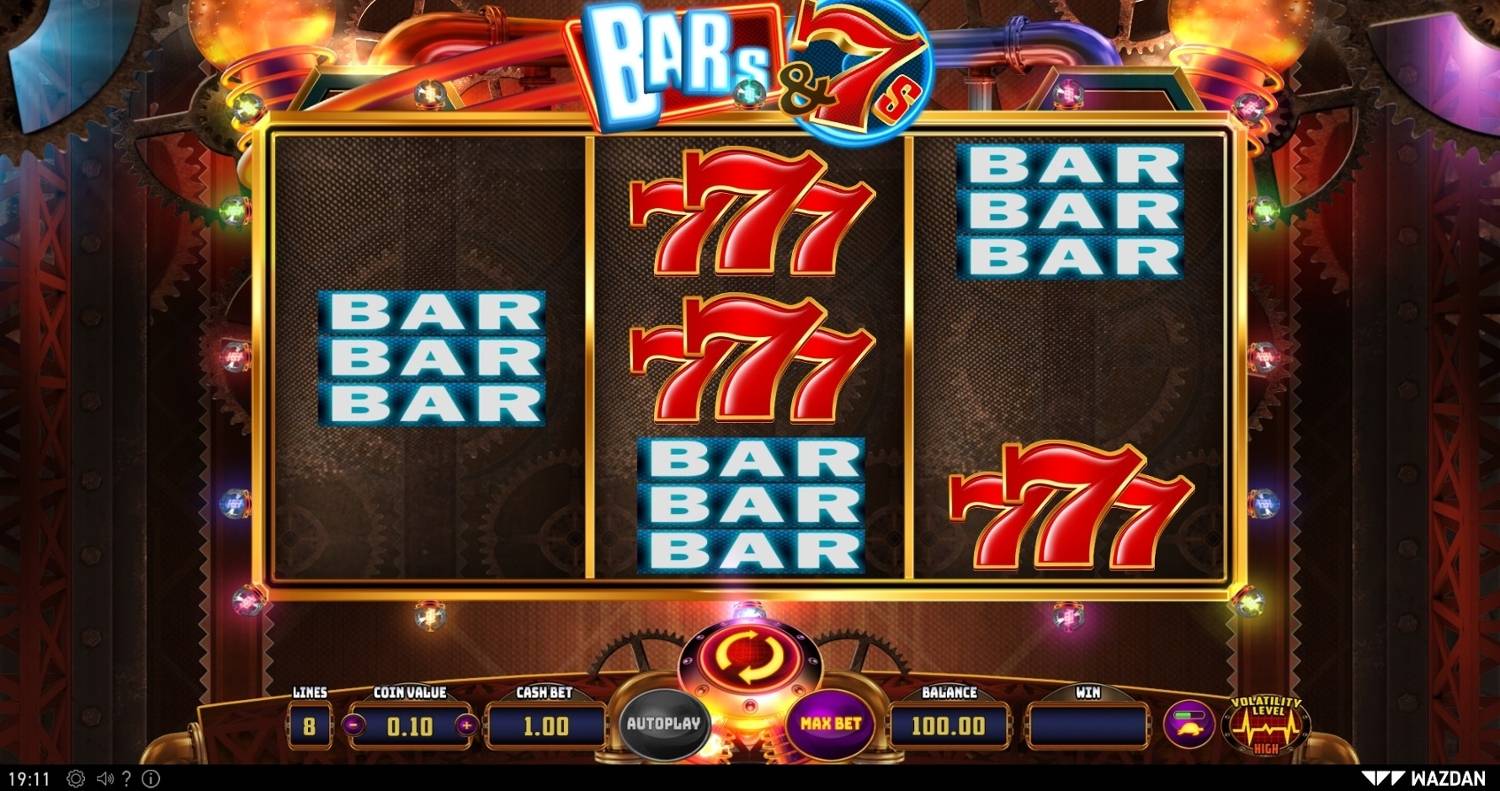Click the spin button to start reels
Image resolution: width=1500 pixels, height=791 pixels.
[x=748, y=655]
